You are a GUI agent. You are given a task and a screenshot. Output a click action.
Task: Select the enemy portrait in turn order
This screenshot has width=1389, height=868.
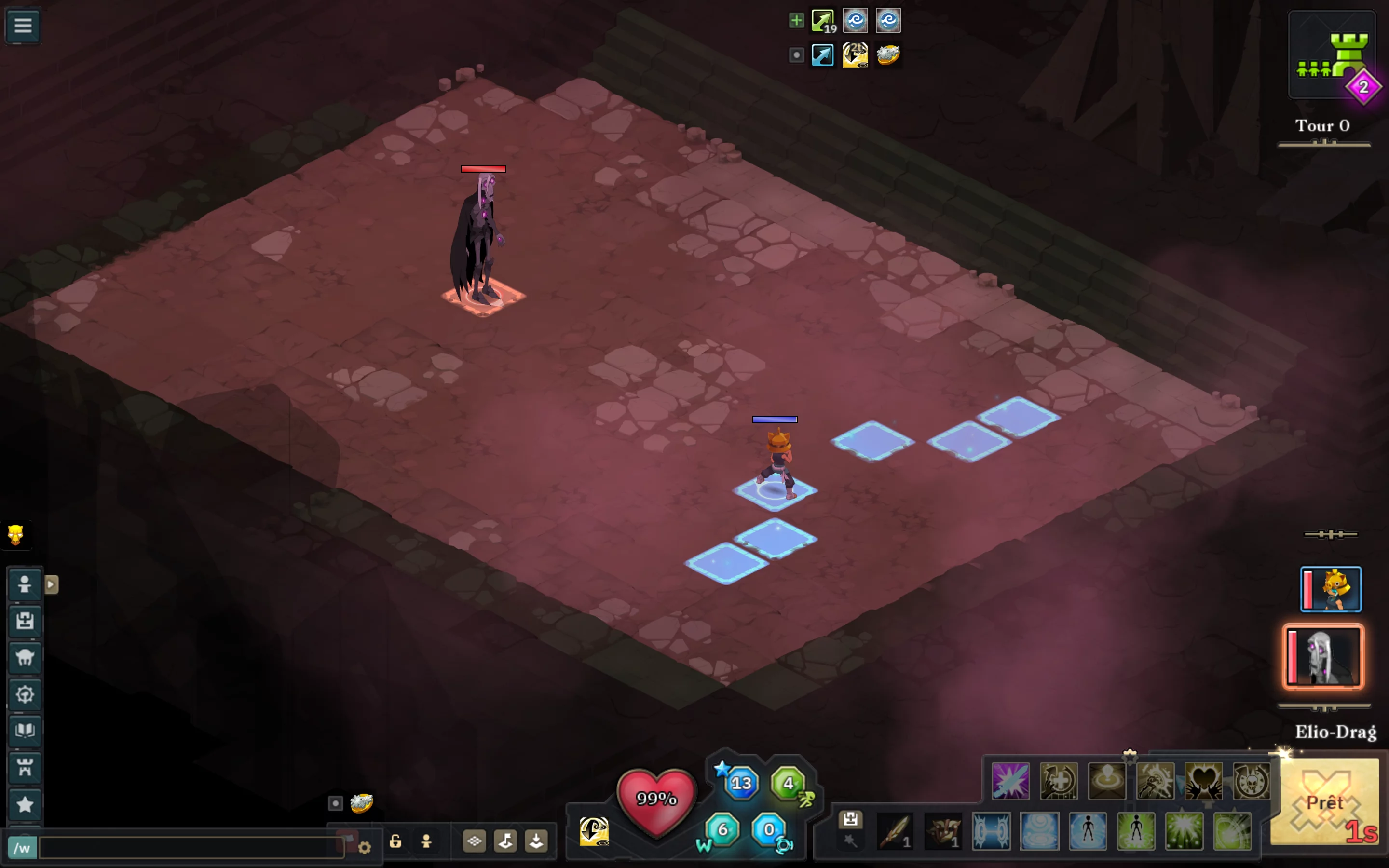[1323, 657]
